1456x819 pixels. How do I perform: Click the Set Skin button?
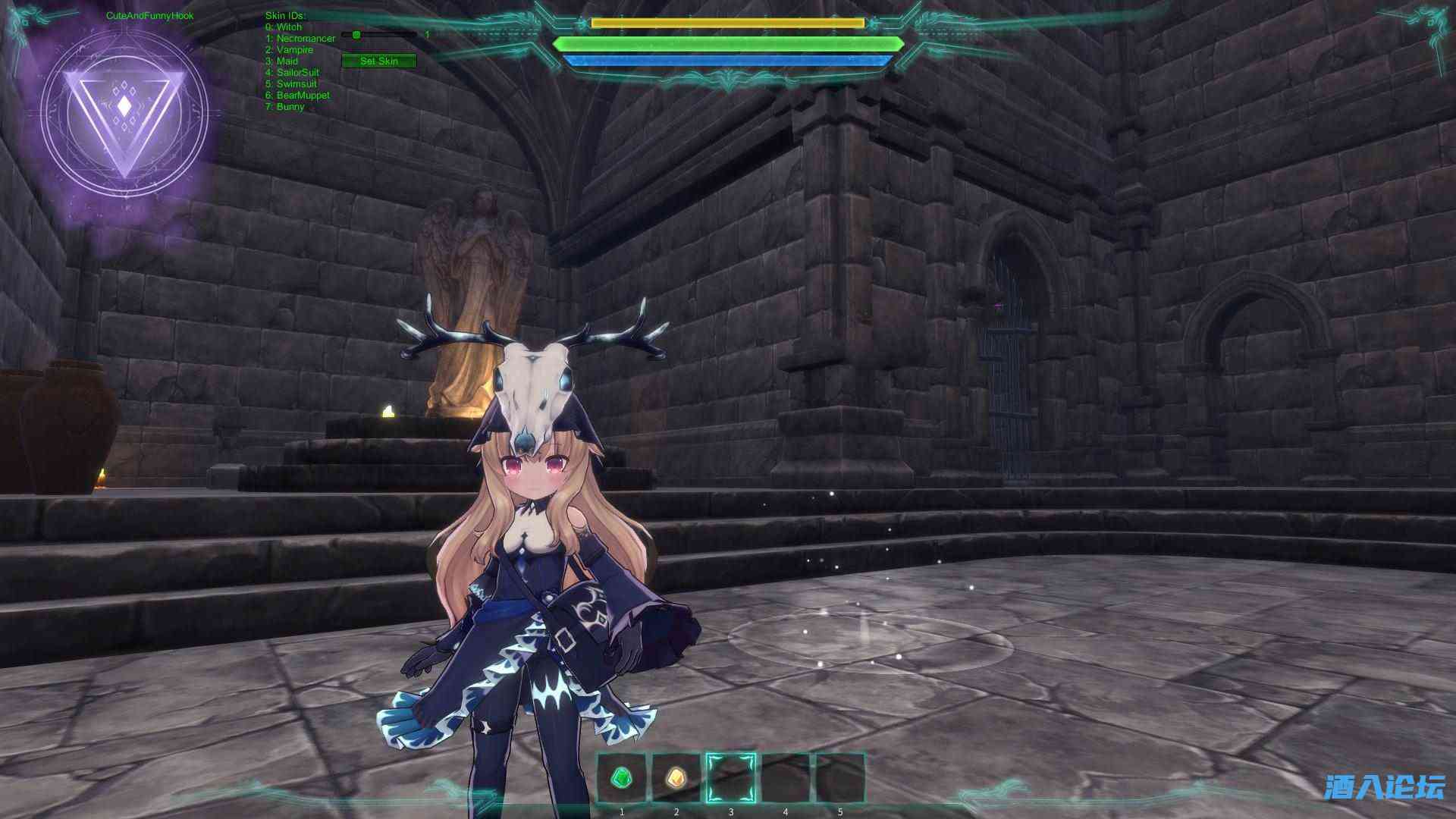378,61
